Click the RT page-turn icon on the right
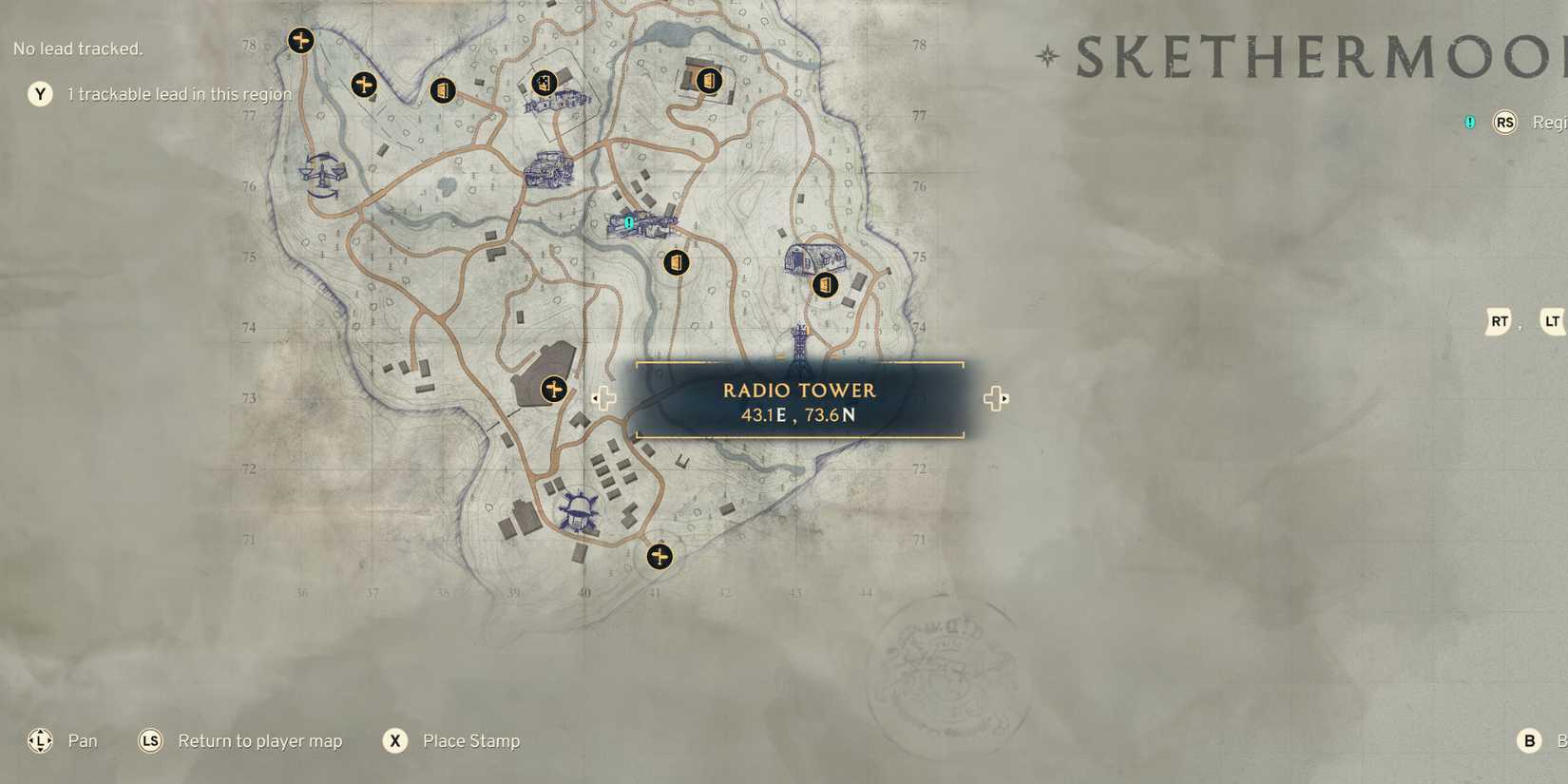Viewport: 1568px width, 784px height. (1499, 322)
